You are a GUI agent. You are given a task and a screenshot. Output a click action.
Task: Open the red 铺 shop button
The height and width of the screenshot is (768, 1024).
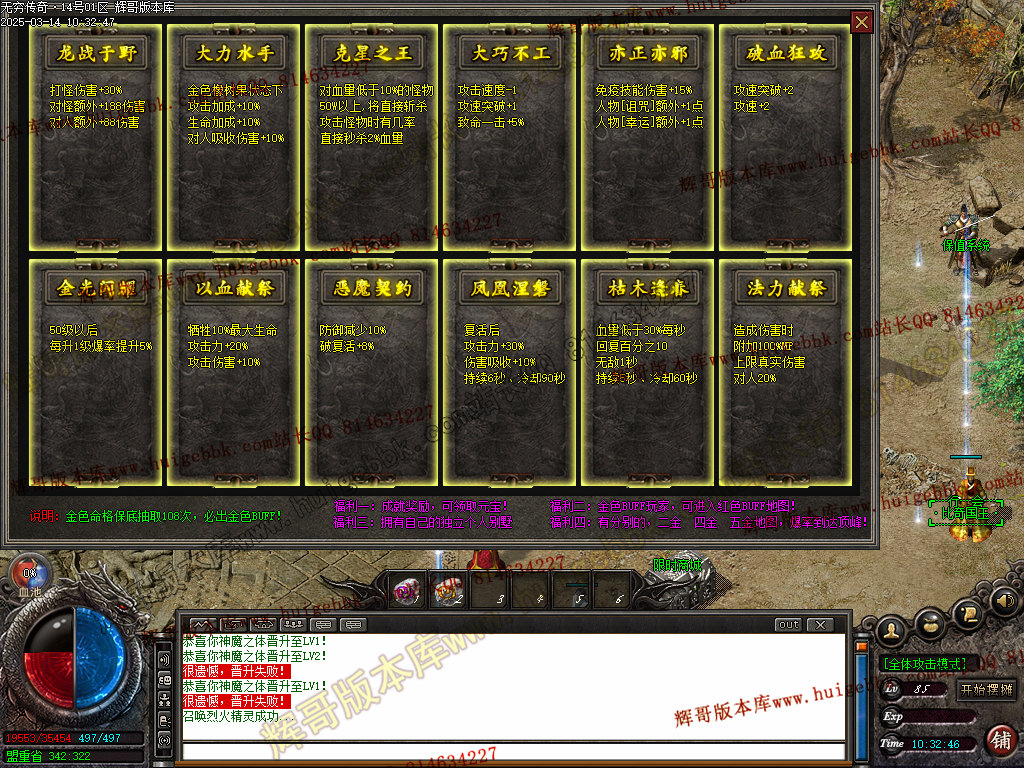[999, 740]
